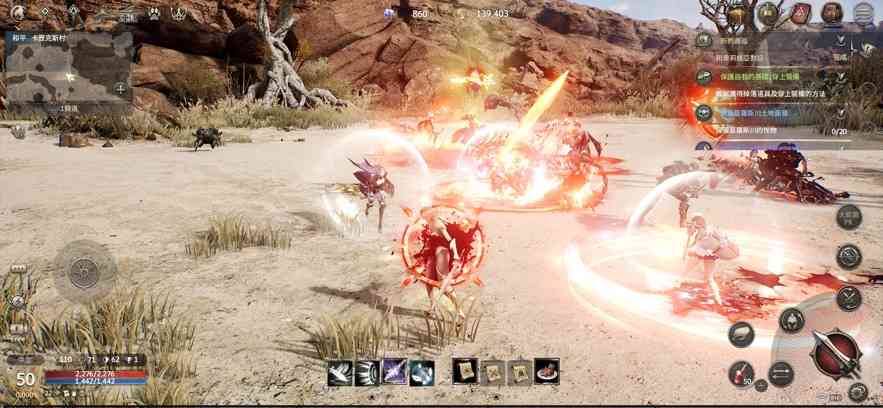This screenshot has height=408, width=883.
Task: Select the paw print pet icon
Action: 155,14
